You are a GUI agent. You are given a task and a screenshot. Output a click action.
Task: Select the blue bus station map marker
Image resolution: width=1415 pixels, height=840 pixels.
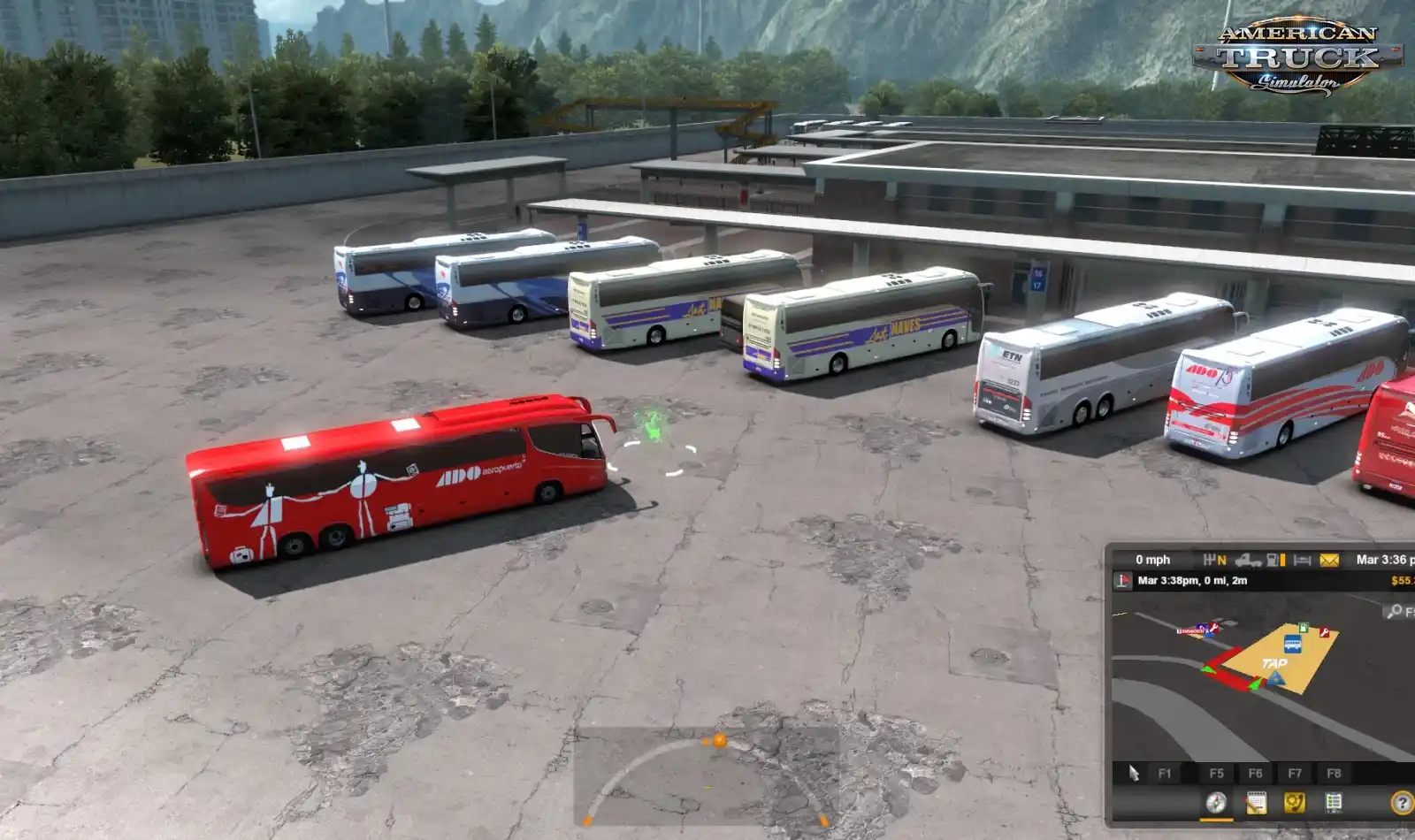pyautogui.click(x=1292, y=644)
